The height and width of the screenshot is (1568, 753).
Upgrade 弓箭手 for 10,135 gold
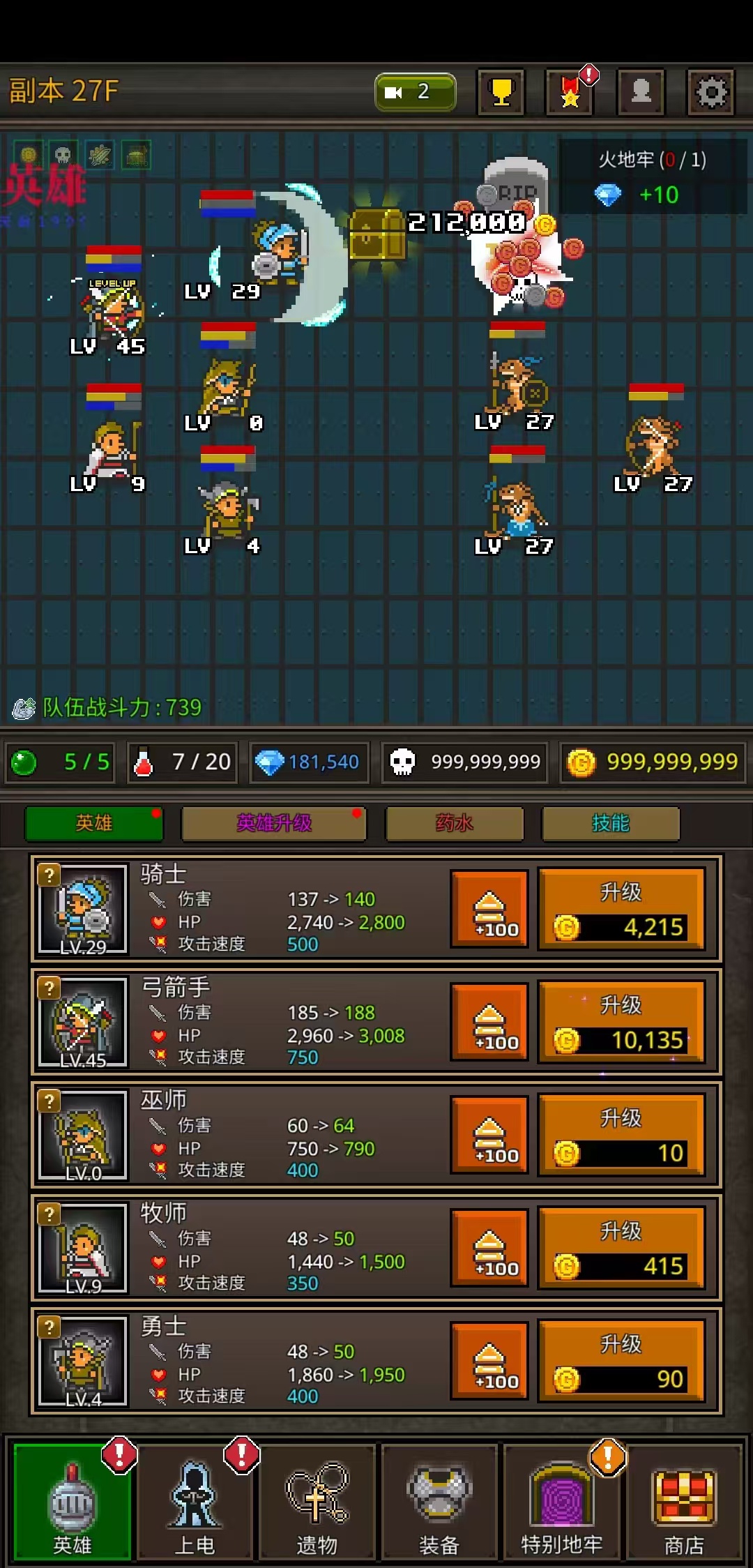pyautogui.click(x=622, y=1023)
